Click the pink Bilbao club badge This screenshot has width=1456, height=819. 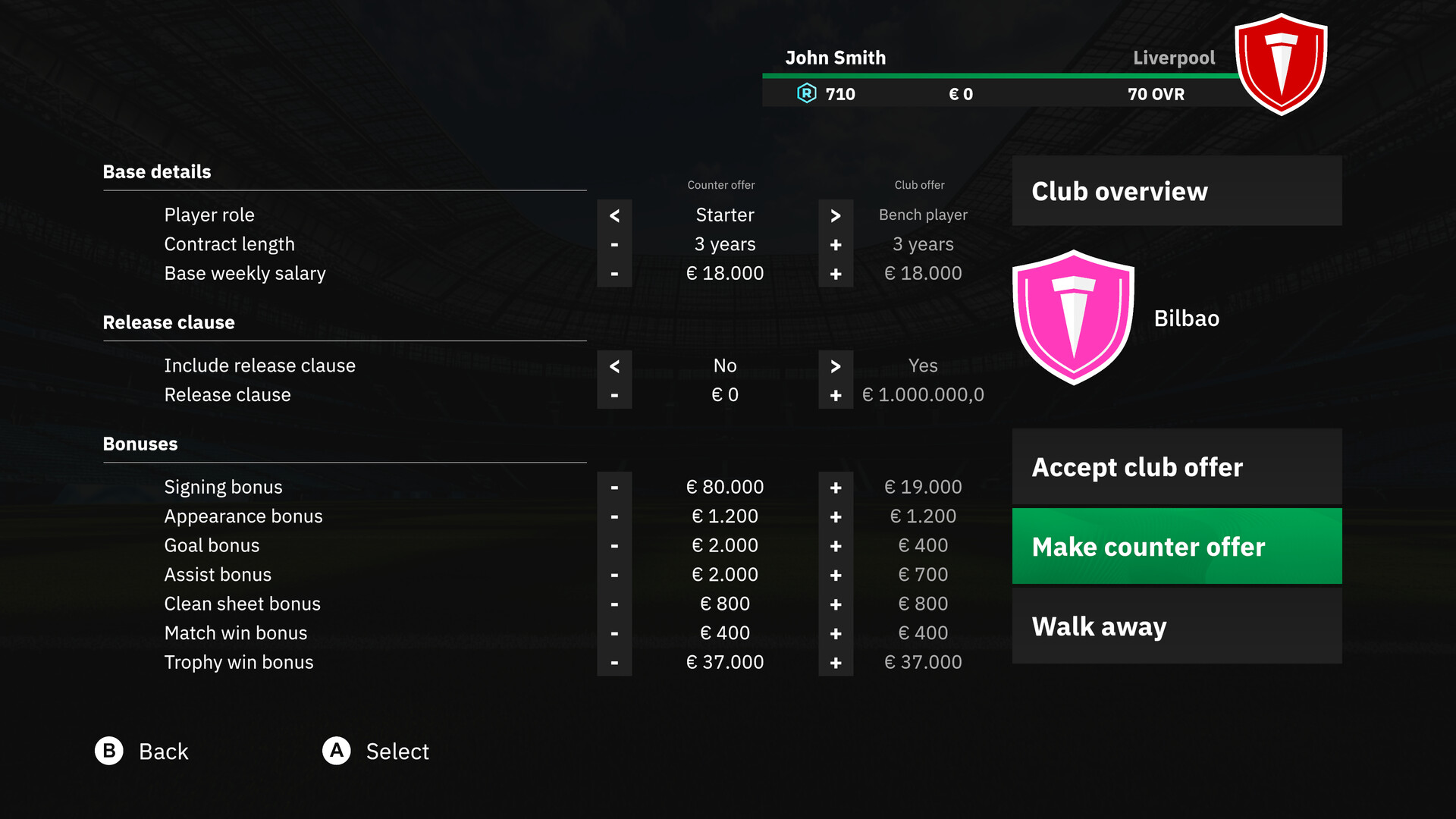click(x=1074, y=318)
